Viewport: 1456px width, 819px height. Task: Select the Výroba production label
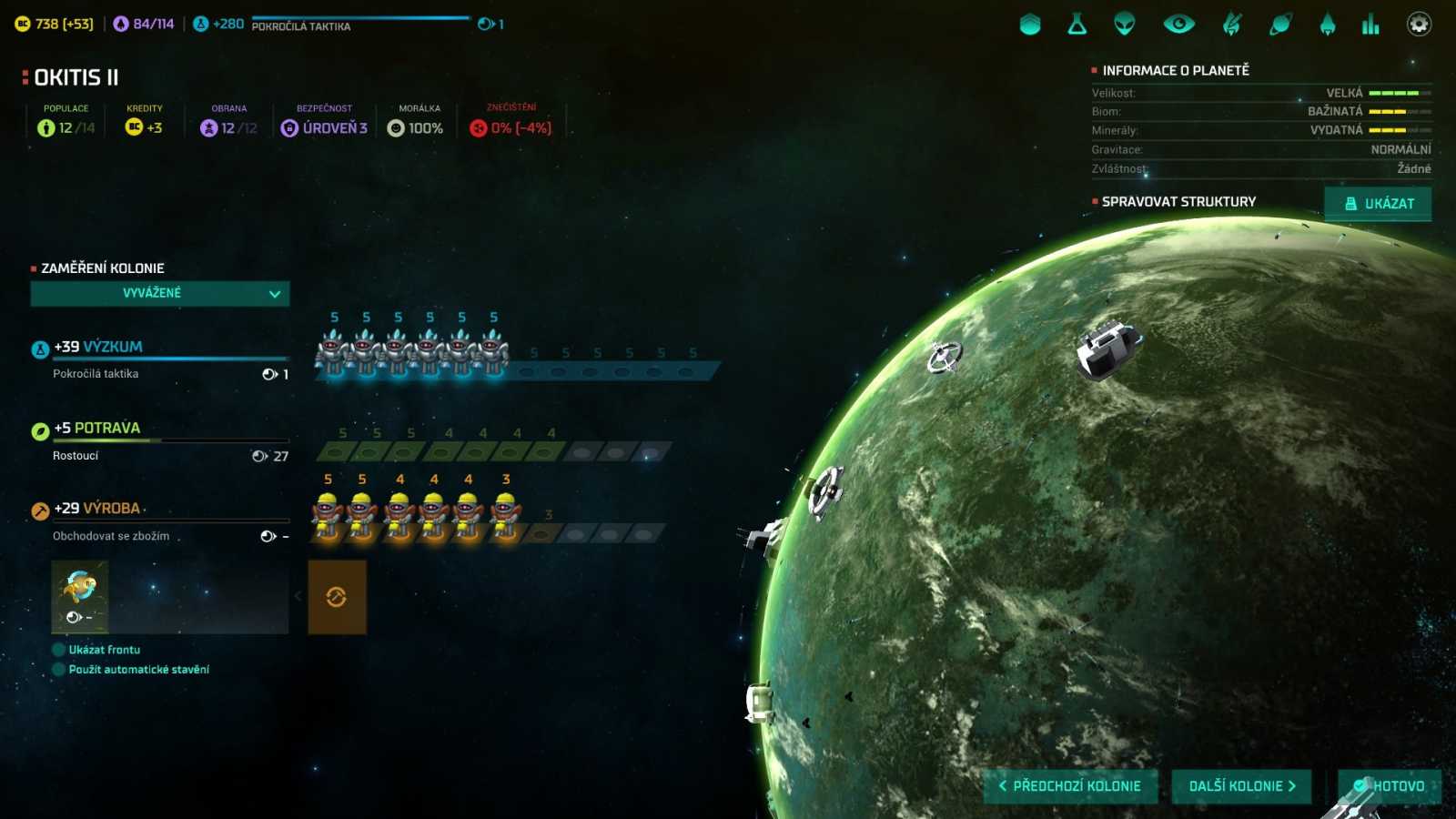click(x=111, y=509)
